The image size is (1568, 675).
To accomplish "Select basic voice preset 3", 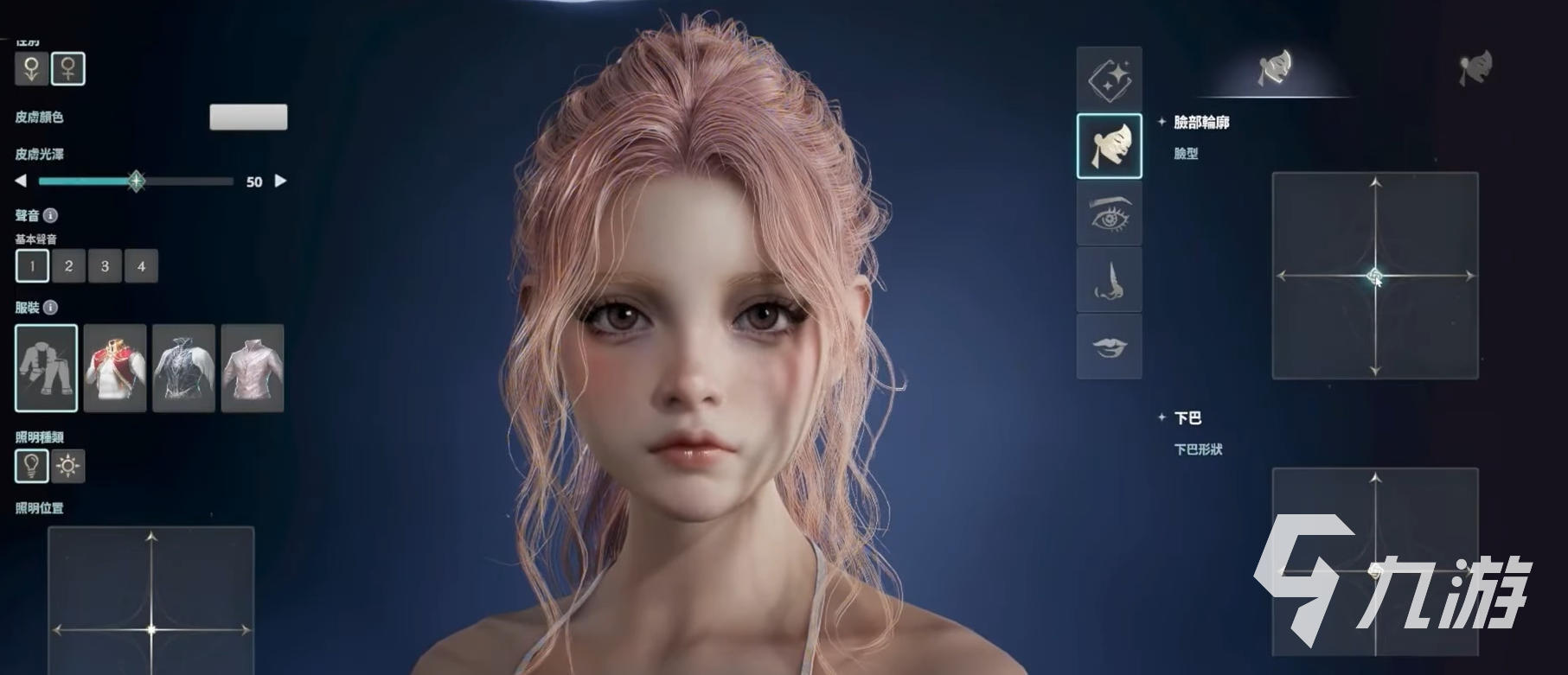I will (104, 266).
